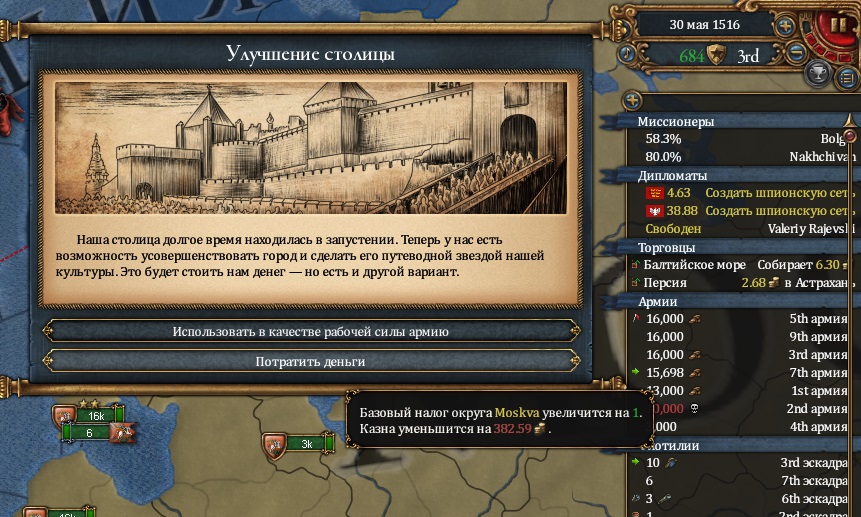Increase game speed with the plus button

tap(786, 25)
